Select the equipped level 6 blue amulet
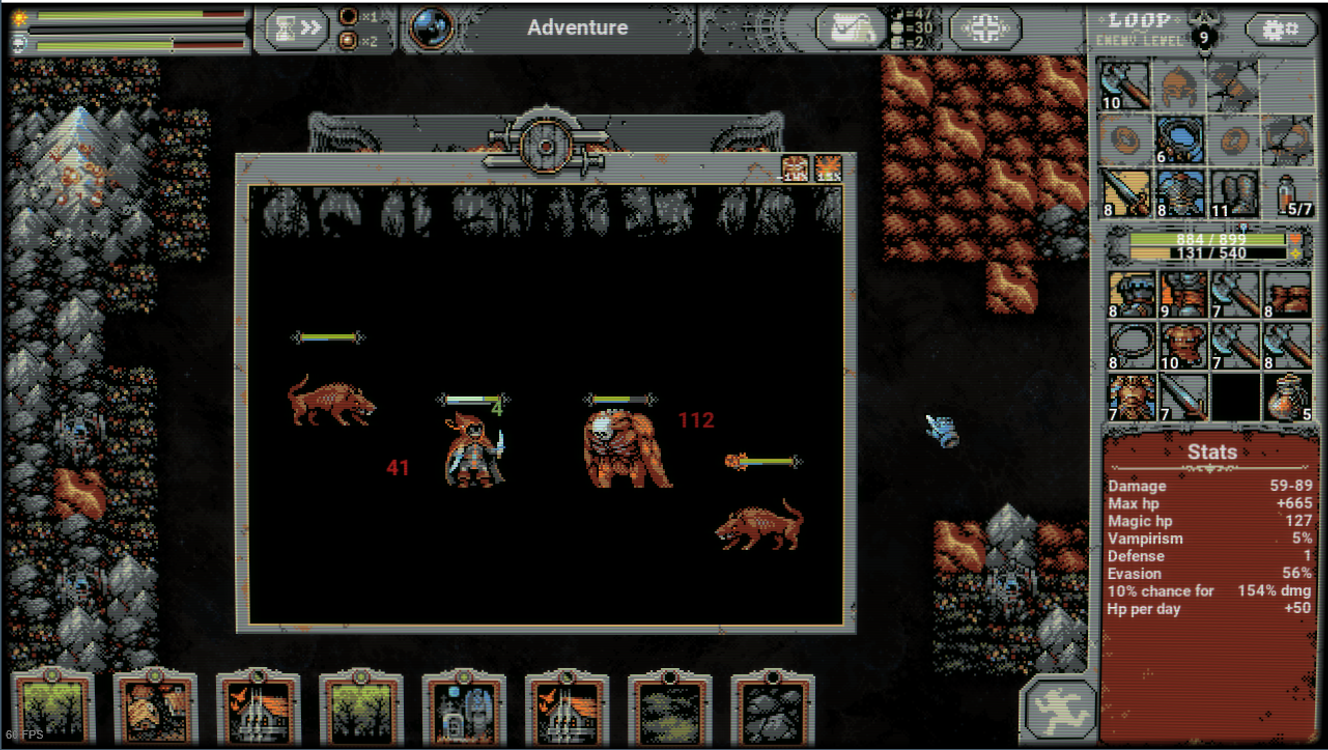Screen dimensions: 1328x750 (x=1180, y=139)
